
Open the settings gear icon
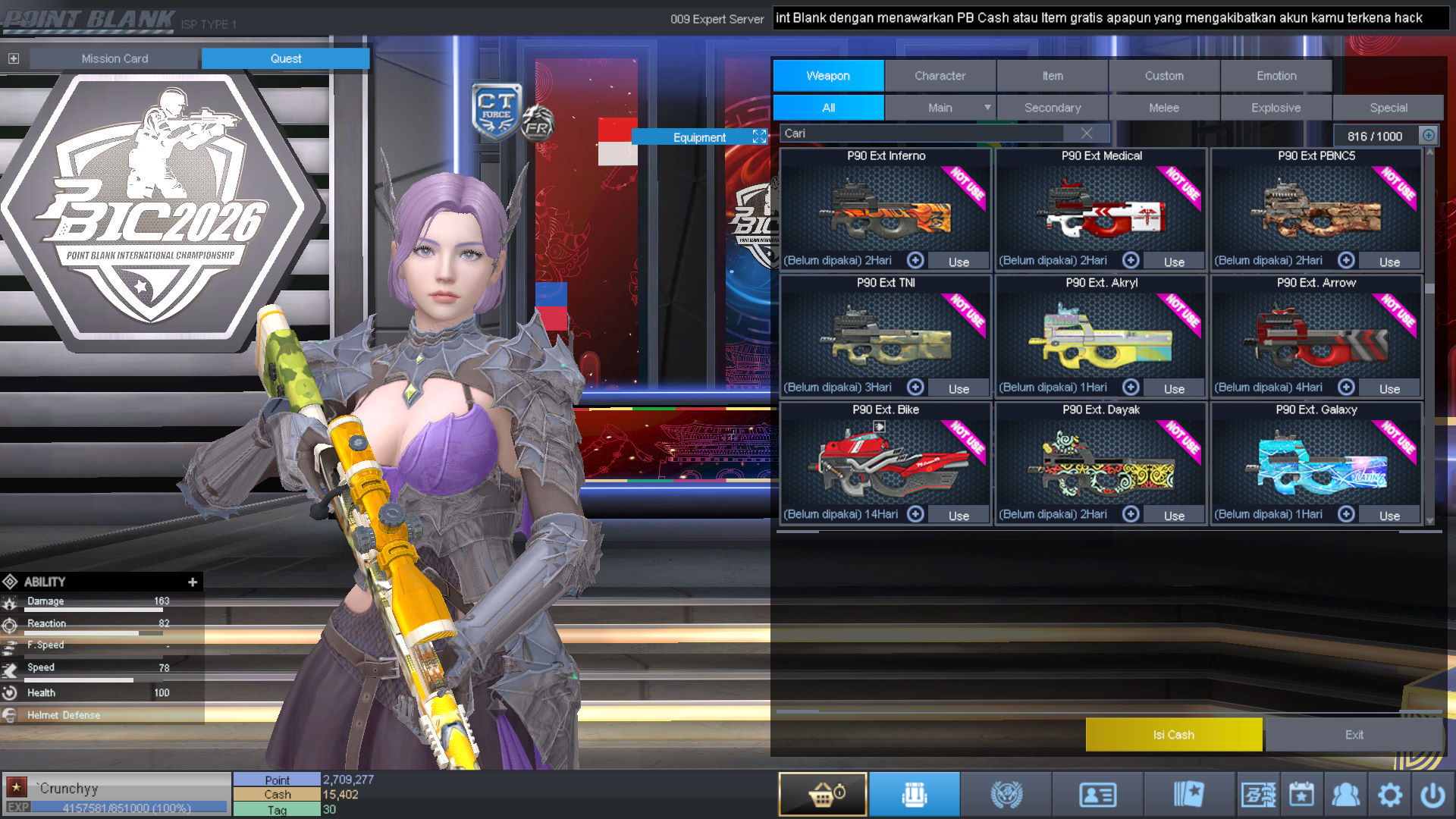click(1389, 795)
